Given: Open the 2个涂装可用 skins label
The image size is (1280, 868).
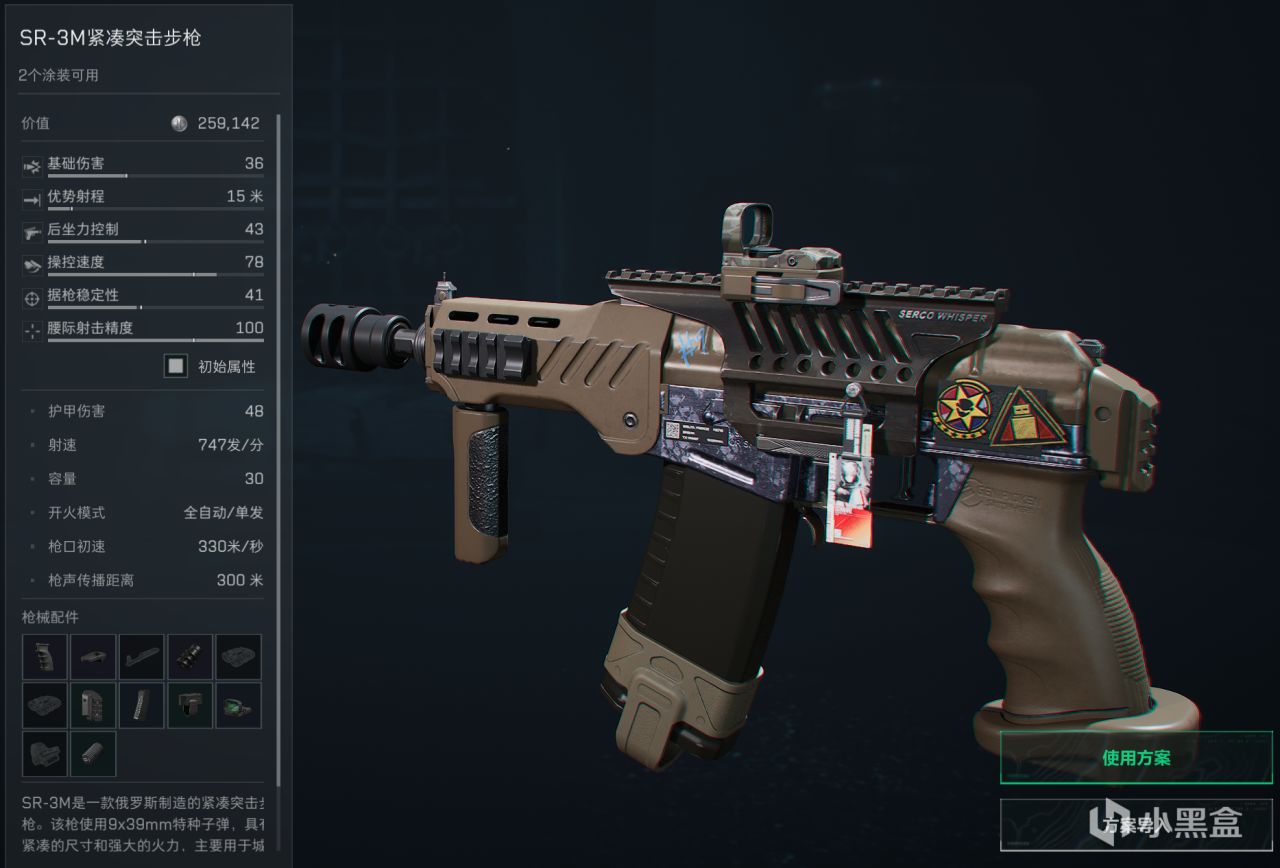Looking at the screenshot, I should (x=59, y=75).
